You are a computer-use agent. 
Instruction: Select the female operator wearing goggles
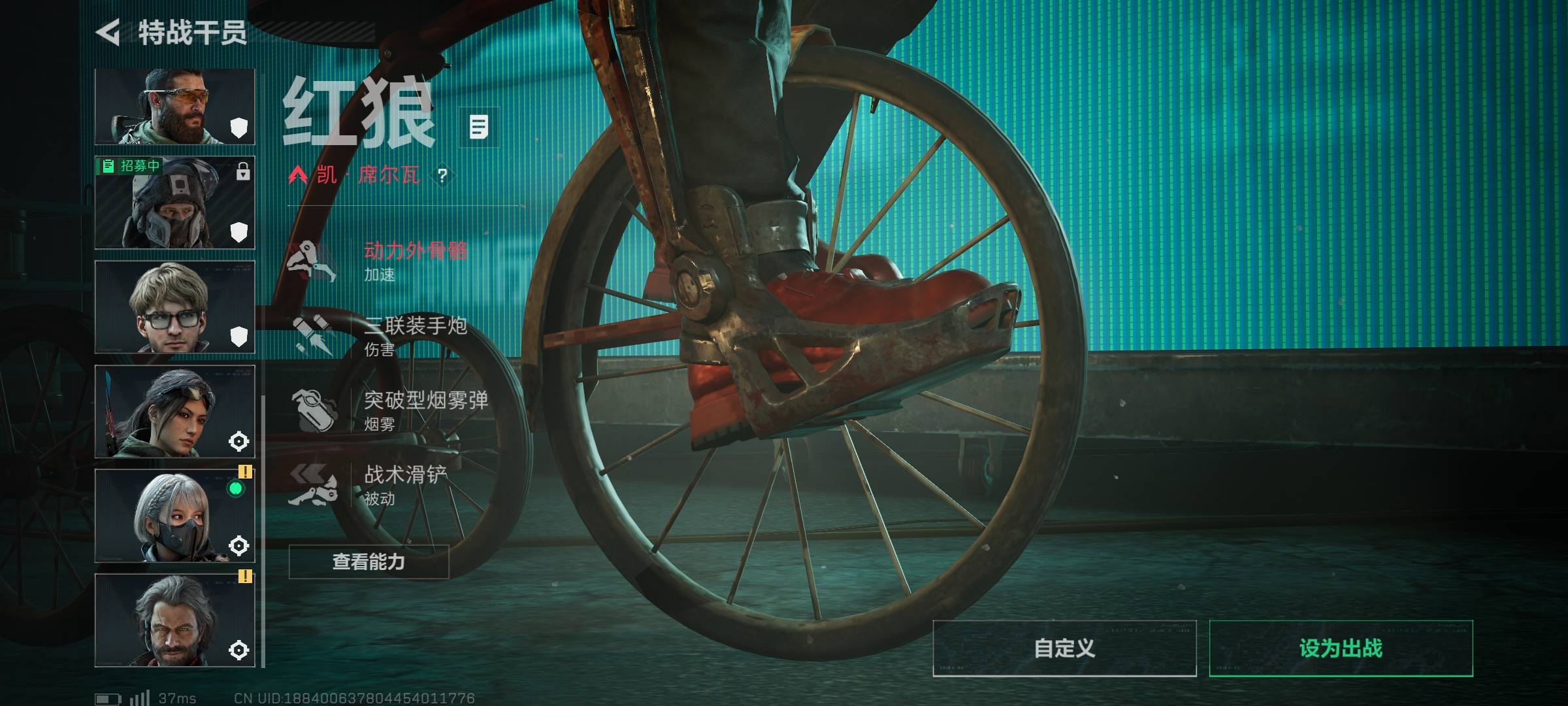pyautogui.click(x=174, y=412)
